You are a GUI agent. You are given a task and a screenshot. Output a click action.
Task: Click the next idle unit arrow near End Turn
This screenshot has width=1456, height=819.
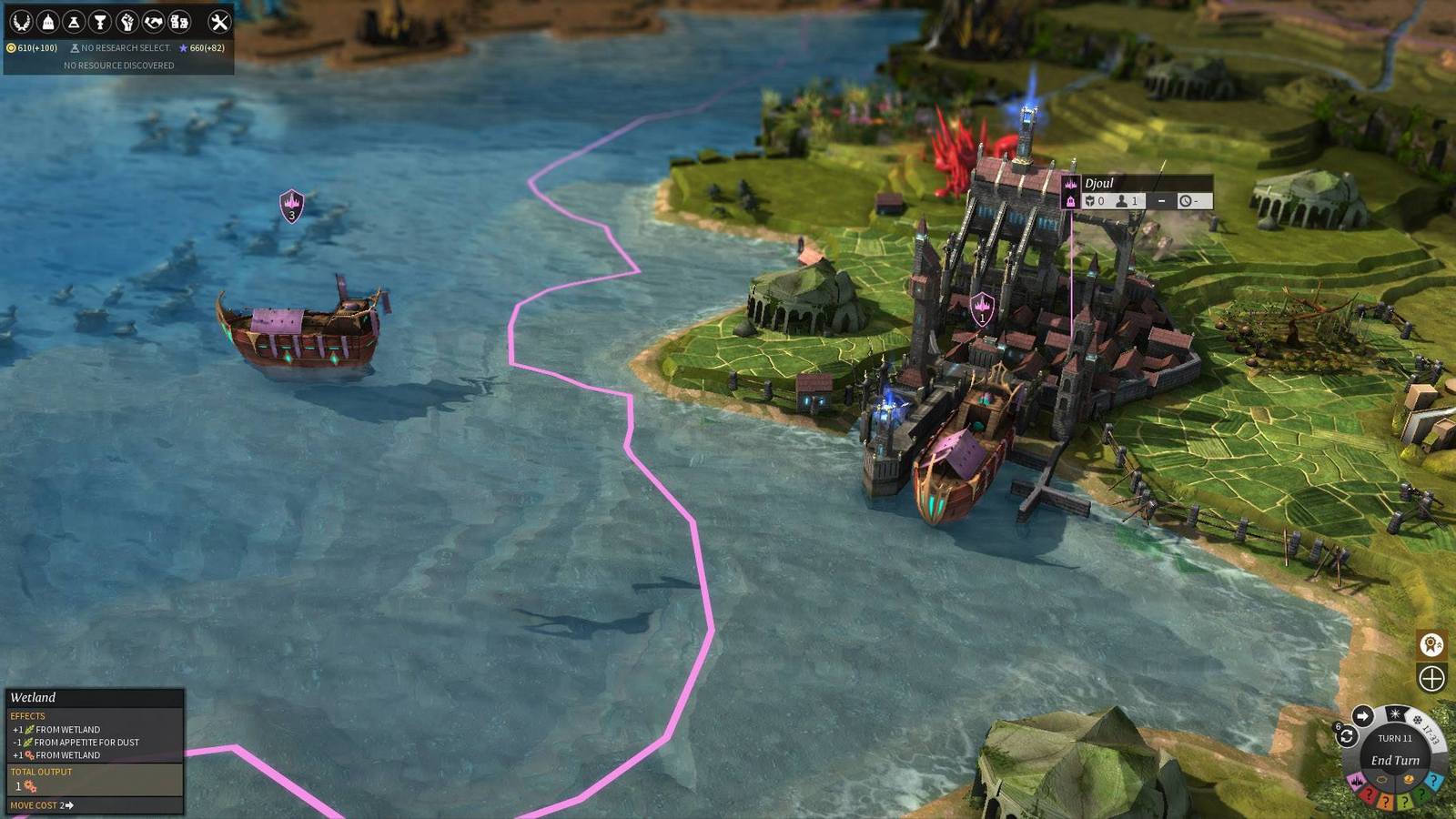[1362, 716]
